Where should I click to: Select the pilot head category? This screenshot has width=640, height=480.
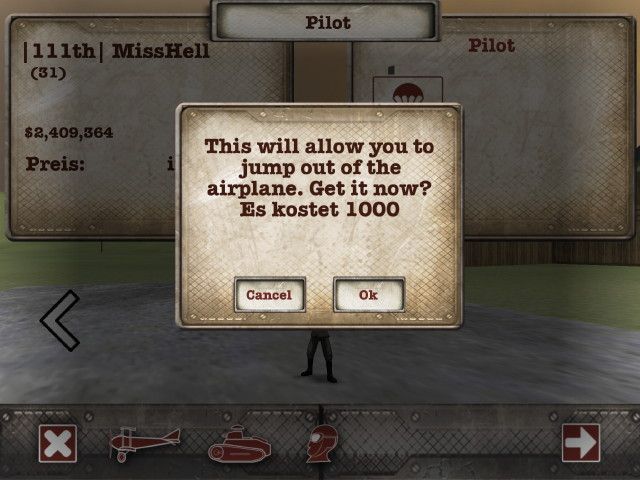pos(322,442)
